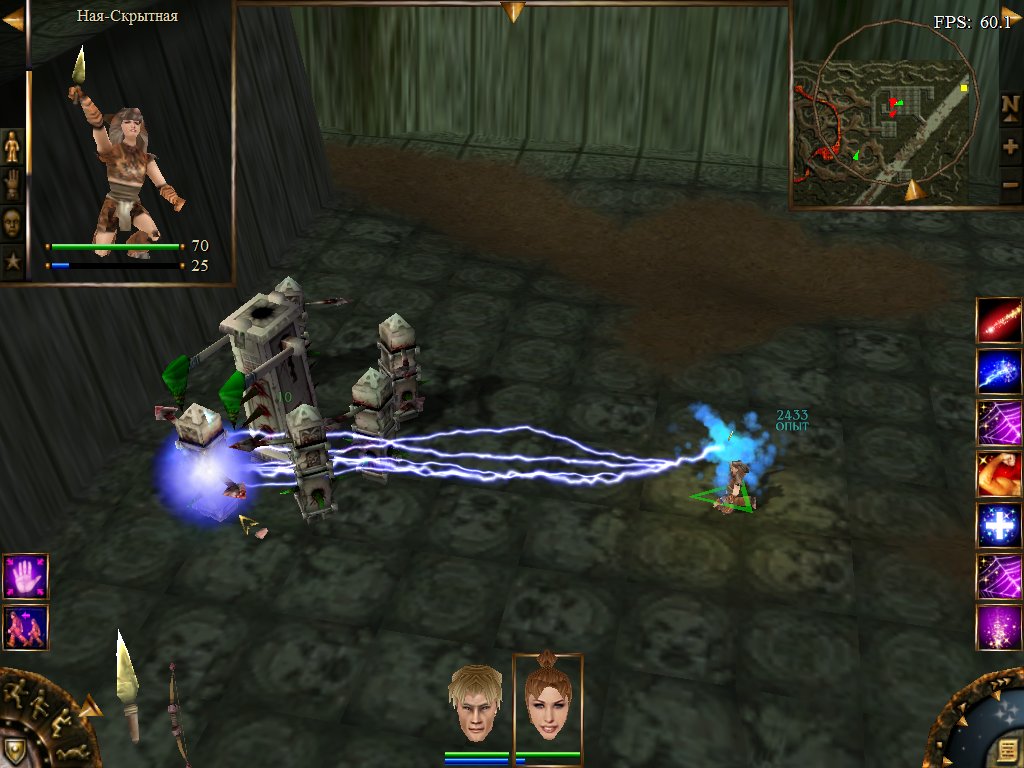
Task: Zoom out the minimap with minus button
Action: point(1010,184)
